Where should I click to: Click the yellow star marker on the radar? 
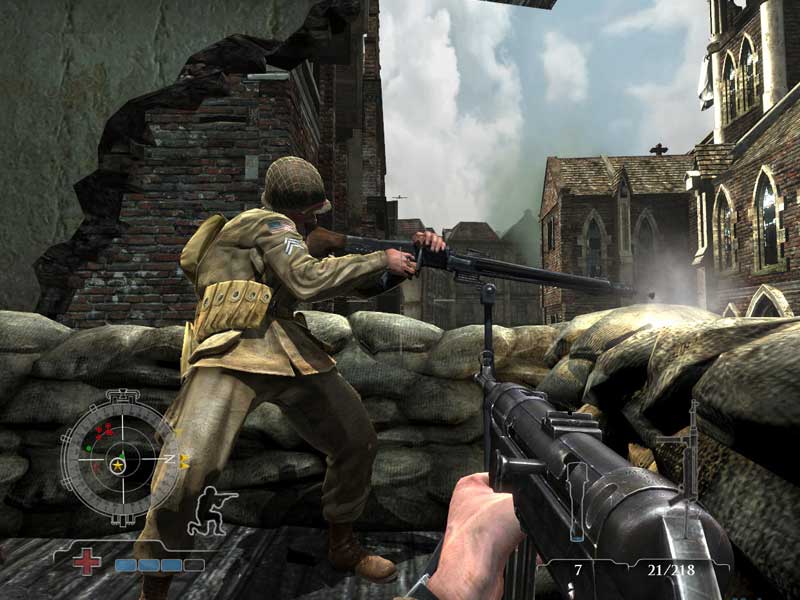click(x=119, y=465)
